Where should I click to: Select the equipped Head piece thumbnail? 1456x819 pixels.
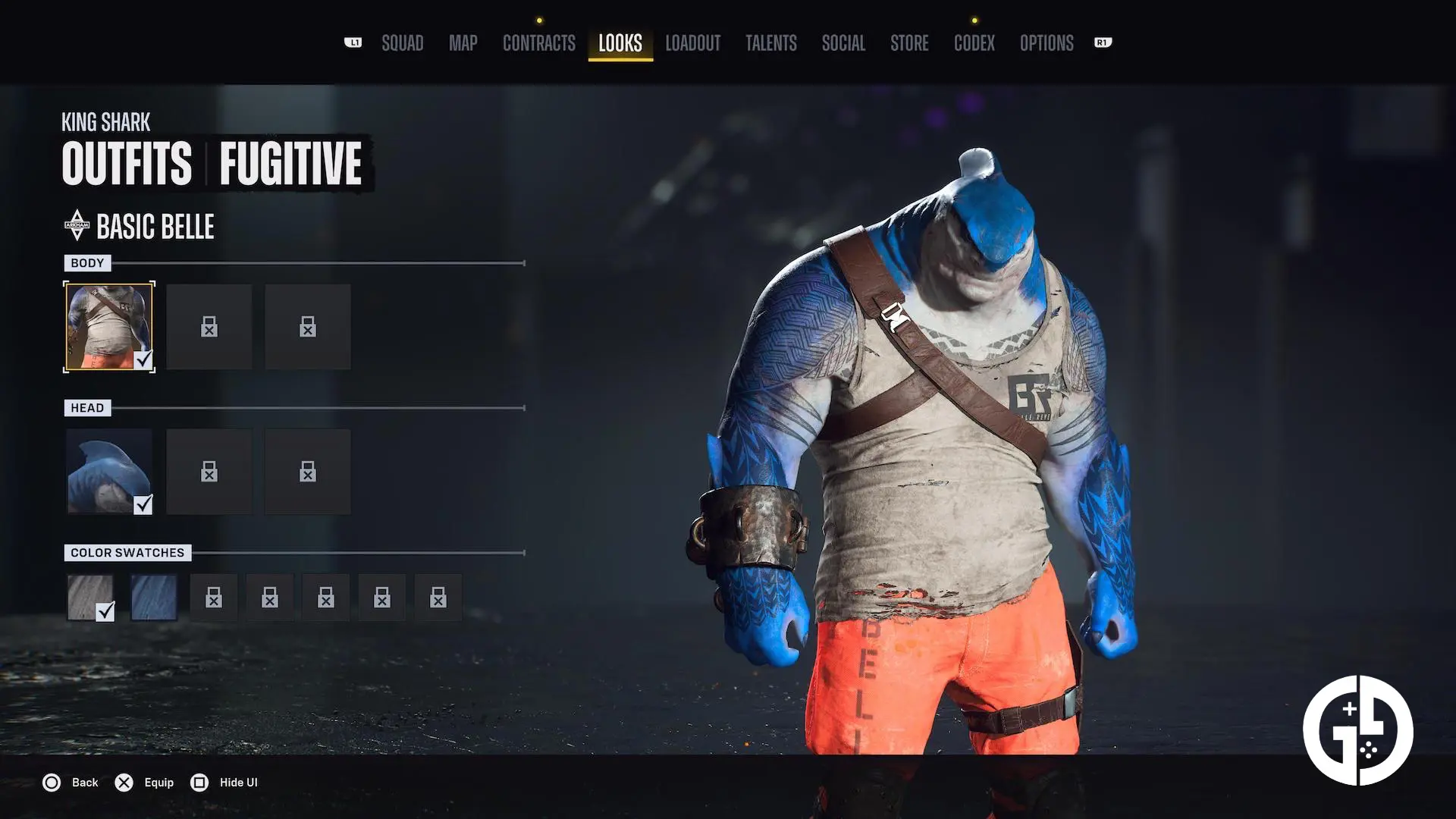(x=108, y=471)
